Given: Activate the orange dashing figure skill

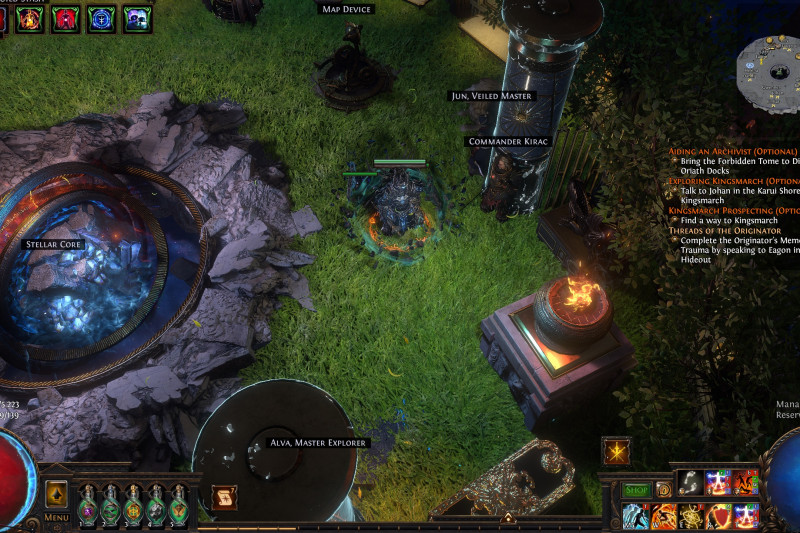Looking at the screenshot, I should pos(664,516).
